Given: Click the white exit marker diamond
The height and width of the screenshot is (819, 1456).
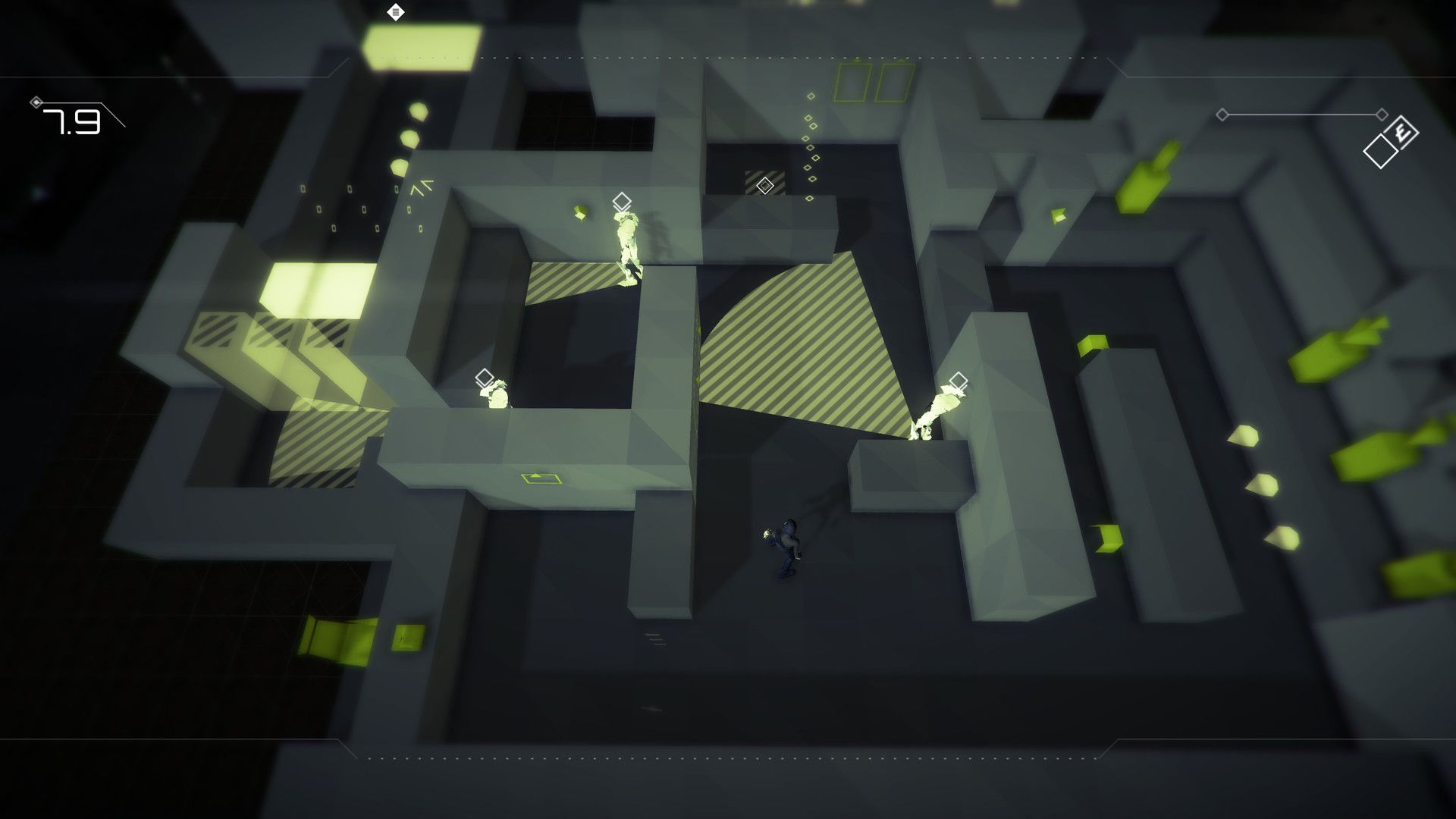Looking at the screenshot, I should pyautogui.click(x=396, y=12).
